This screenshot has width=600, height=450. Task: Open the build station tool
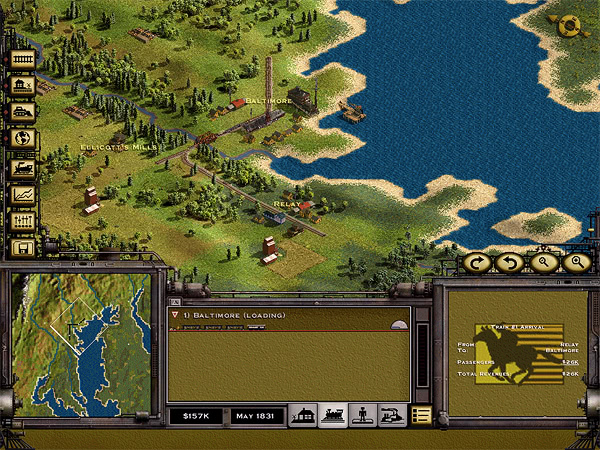point(22,86)
